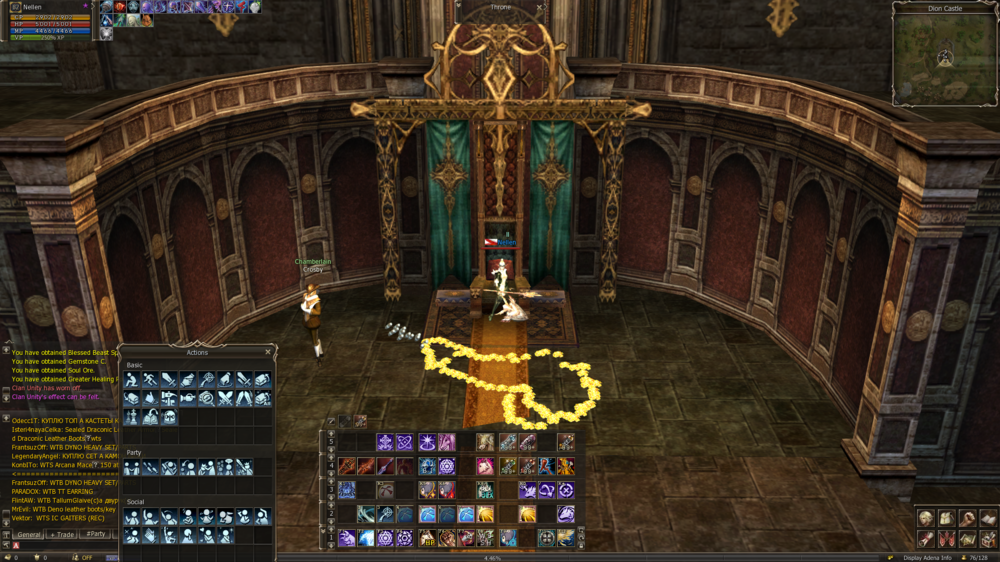The image size is (1000, 562).
Task: Activate the golden claw strike skill
Action: click(486, 514)
